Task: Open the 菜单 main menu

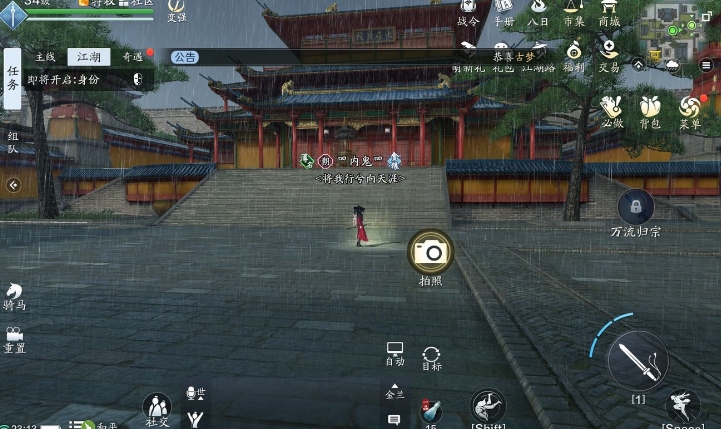Action: point(690,108)
